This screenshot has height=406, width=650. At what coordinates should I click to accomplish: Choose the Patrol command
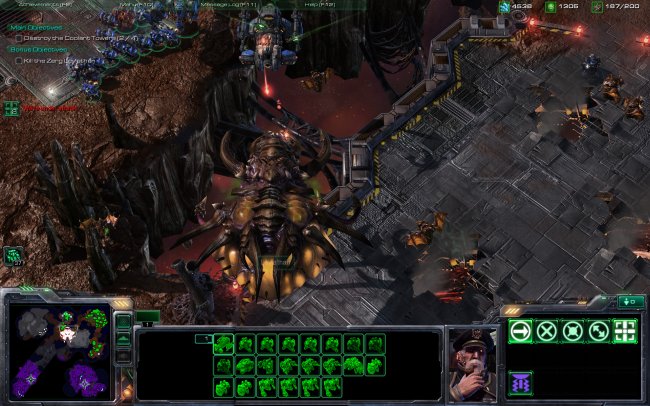click(598, 331)
